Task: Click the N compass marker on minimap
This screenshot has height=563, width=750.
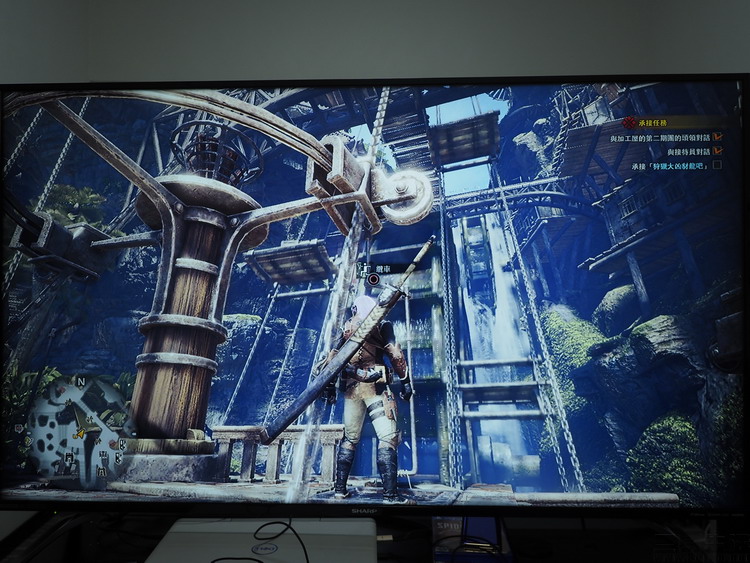Action: click(x=80, y=382)
